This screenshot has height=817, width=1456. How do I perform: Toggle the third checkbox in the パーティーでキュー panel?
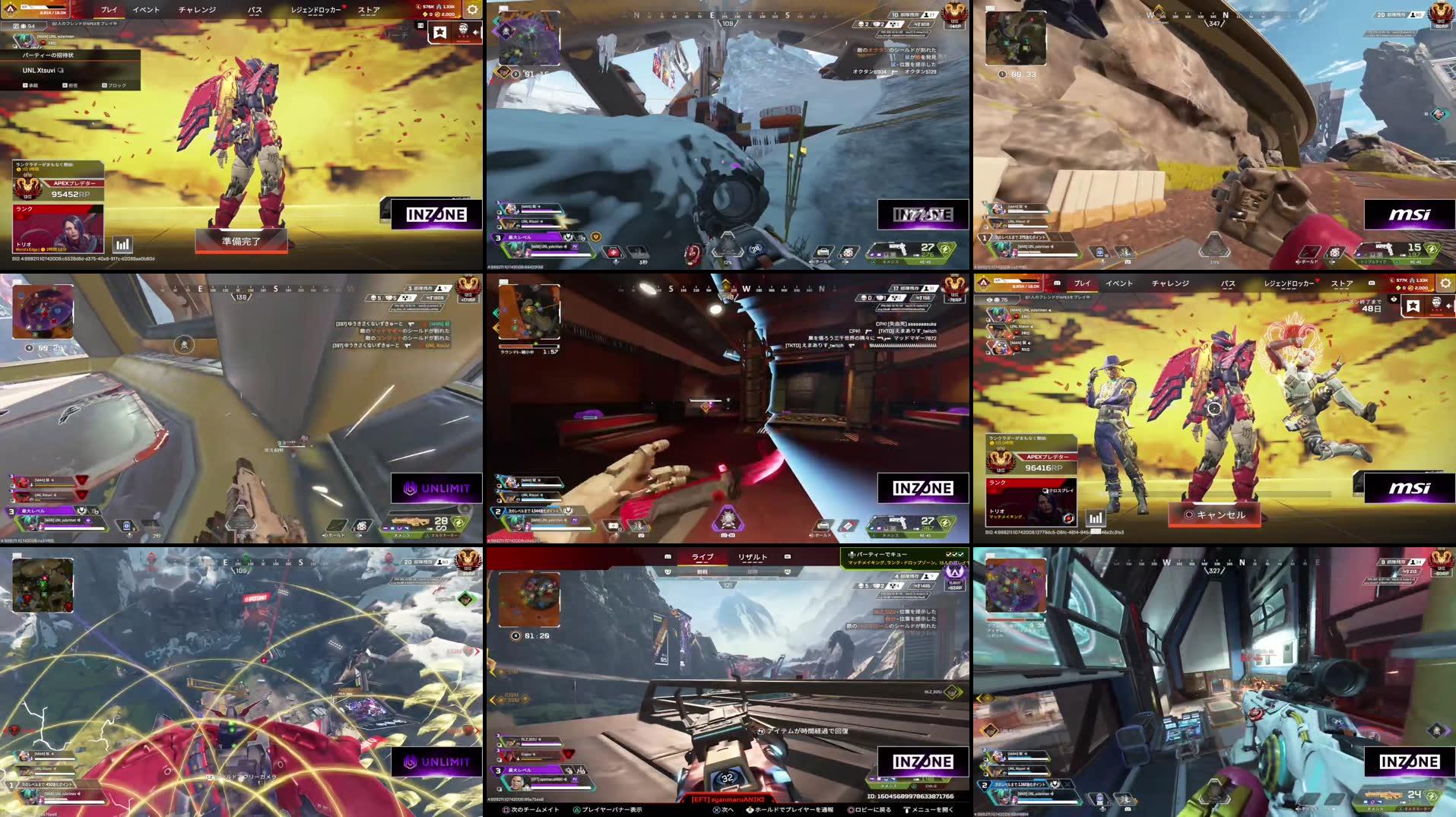click(960, 555)
